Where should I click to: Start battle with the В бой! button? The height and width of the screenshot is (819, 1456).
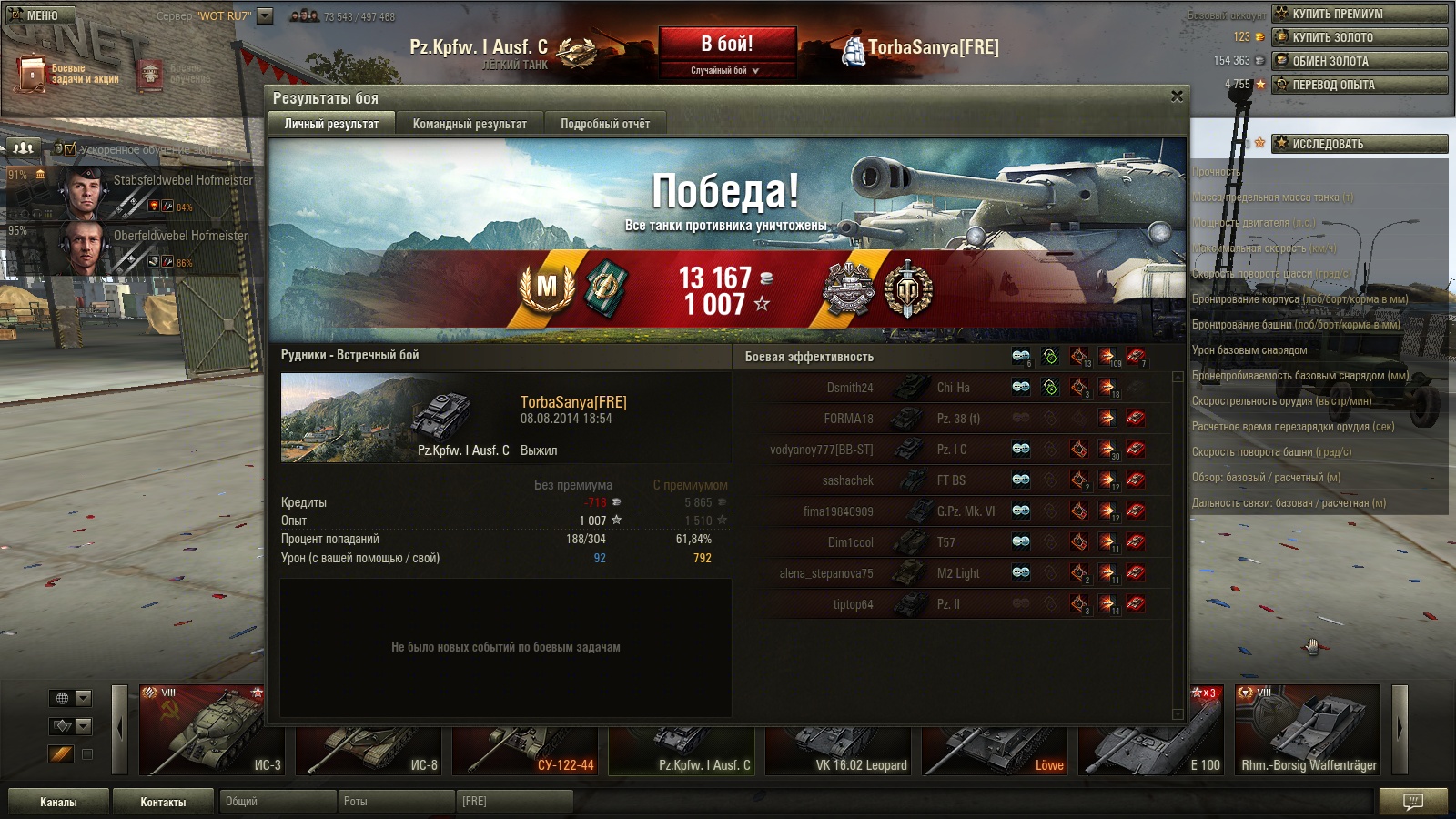click(x=726, y=44)
